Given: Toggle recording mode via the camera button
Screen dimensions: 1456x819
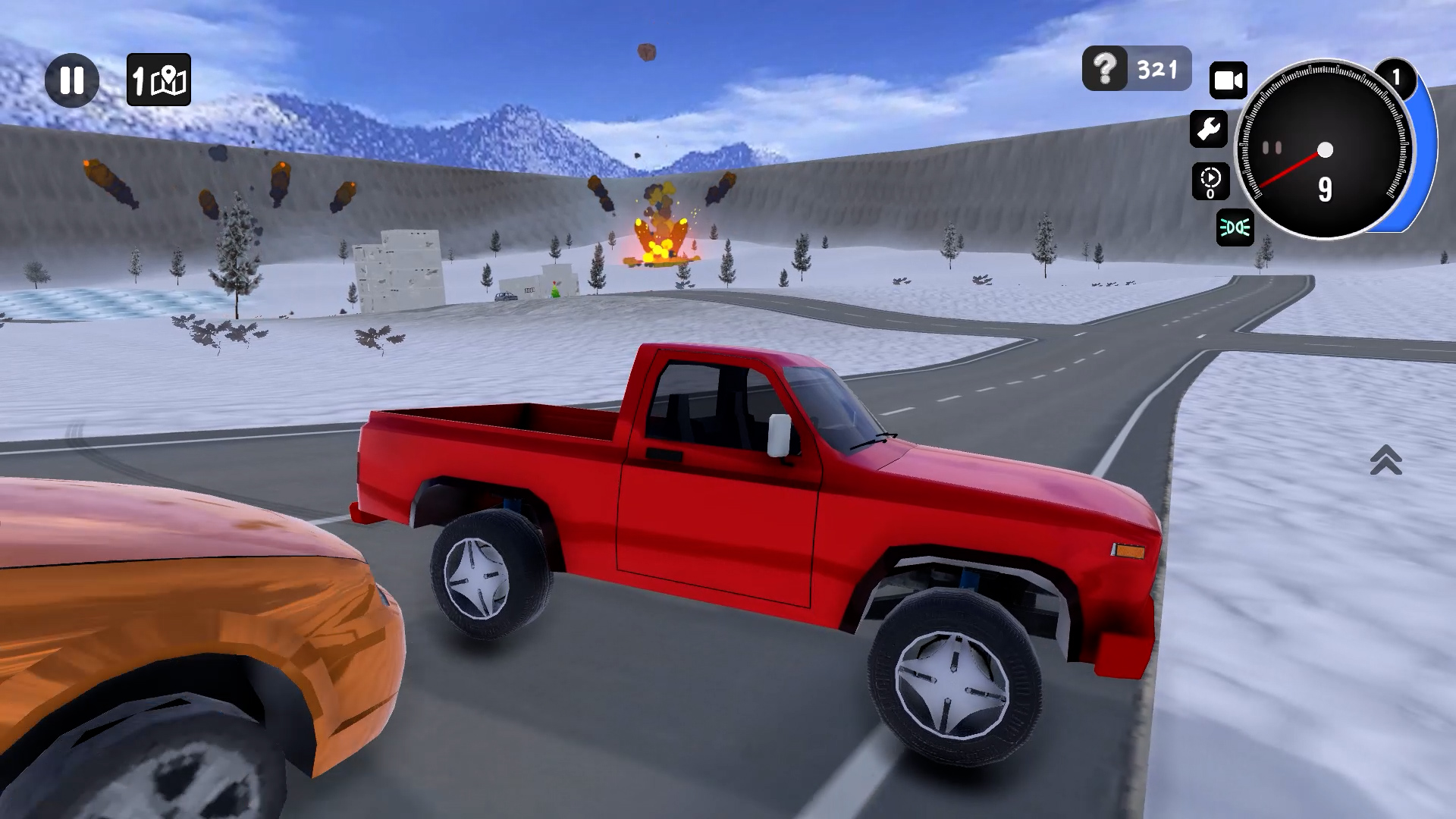Looking at the screenshot, I should 1228,78.
